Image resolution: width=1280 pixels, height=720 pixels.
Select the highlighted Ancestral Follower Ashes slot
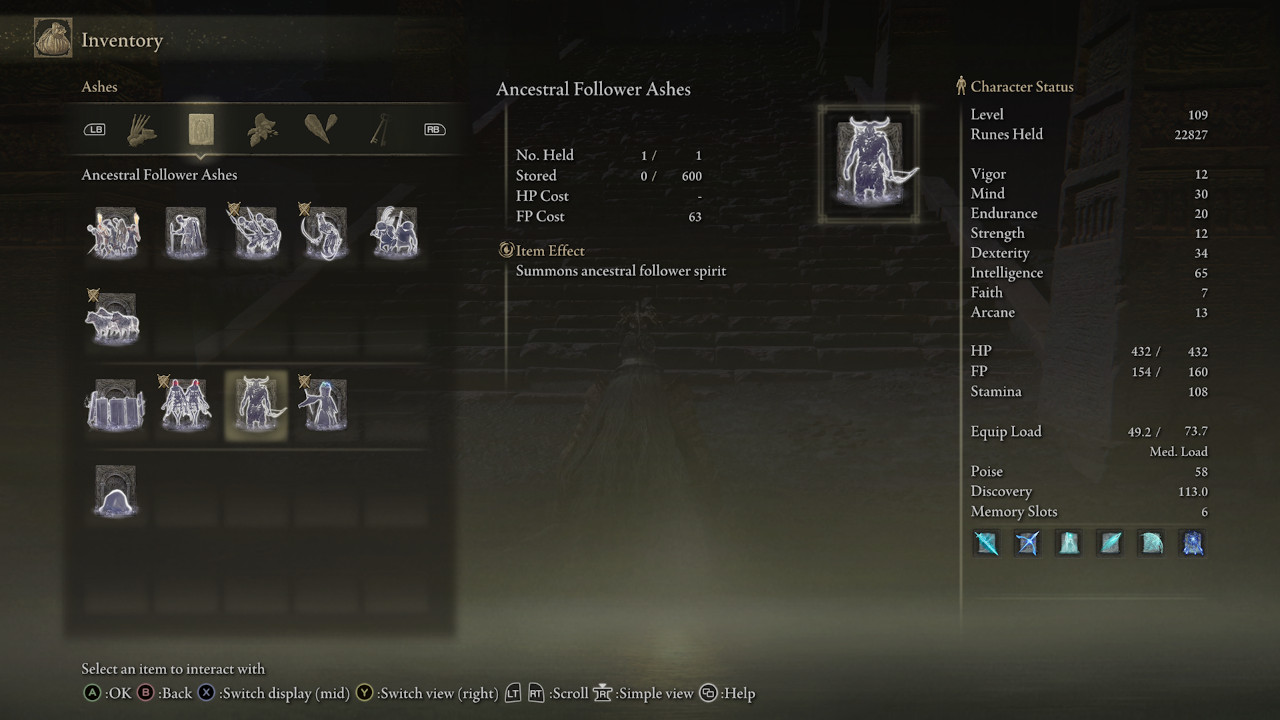pos(256,405)
